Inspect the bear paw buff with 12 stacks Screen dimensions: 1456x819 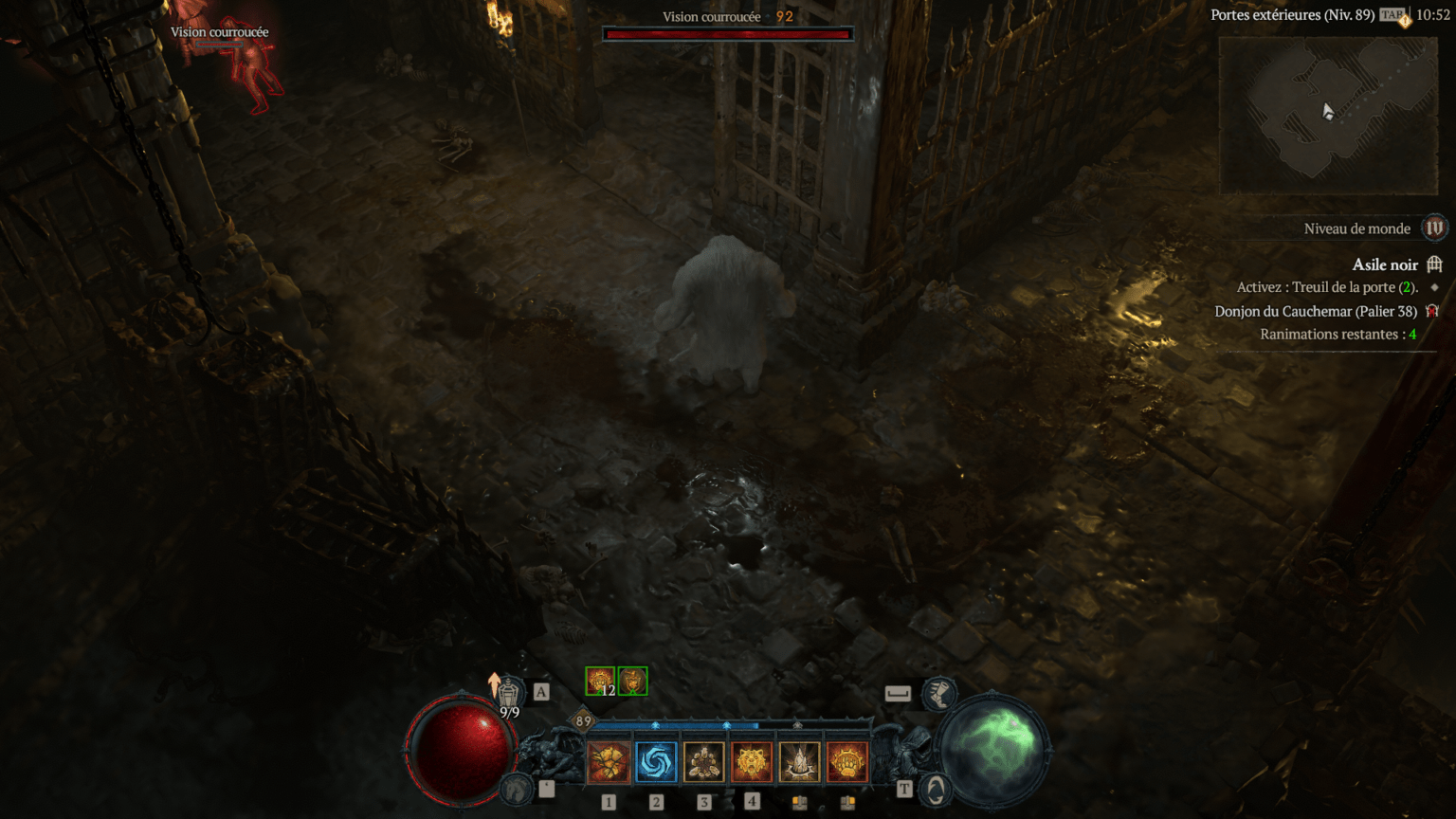coord(600,681)
